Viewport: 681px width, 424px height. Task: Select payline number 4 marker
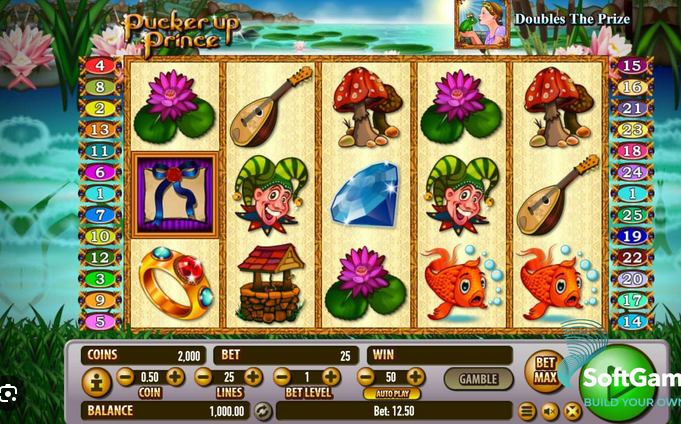[100, 66]
